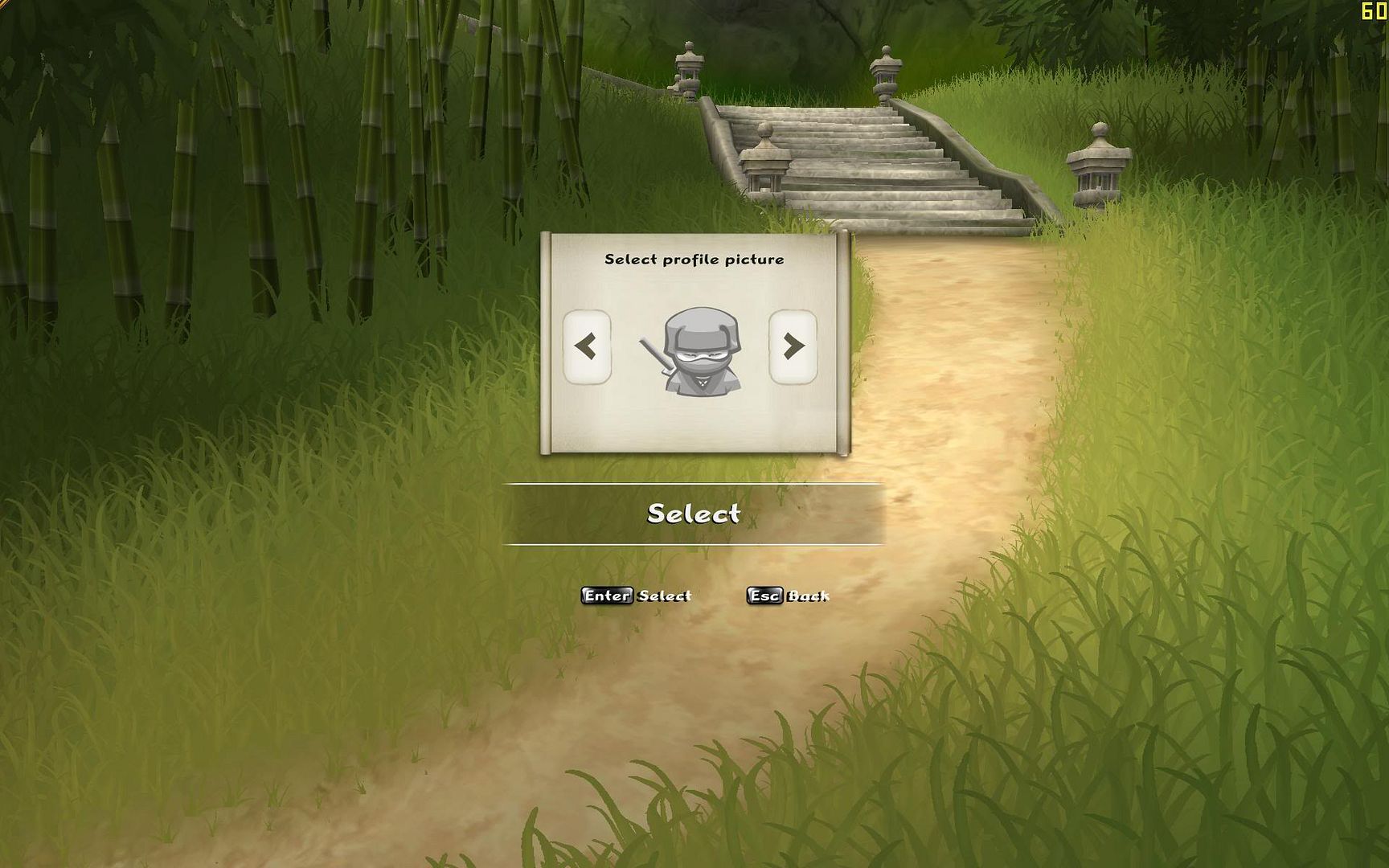This screenshot has width=1389, height=868.
Task: Confirm with the large Select button
Action: [693, 514]
